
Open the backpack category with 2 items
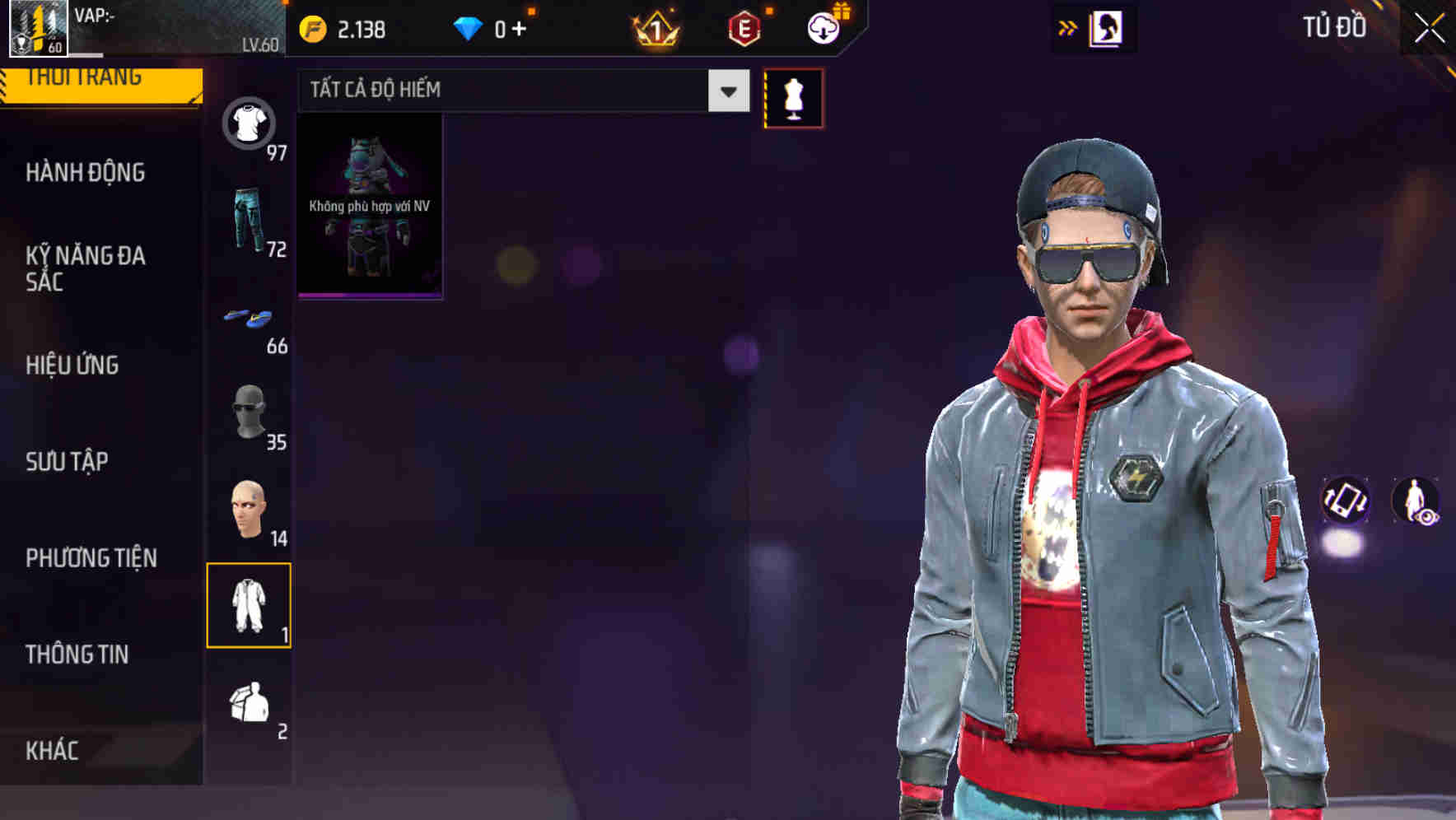(x=250, y=704)
